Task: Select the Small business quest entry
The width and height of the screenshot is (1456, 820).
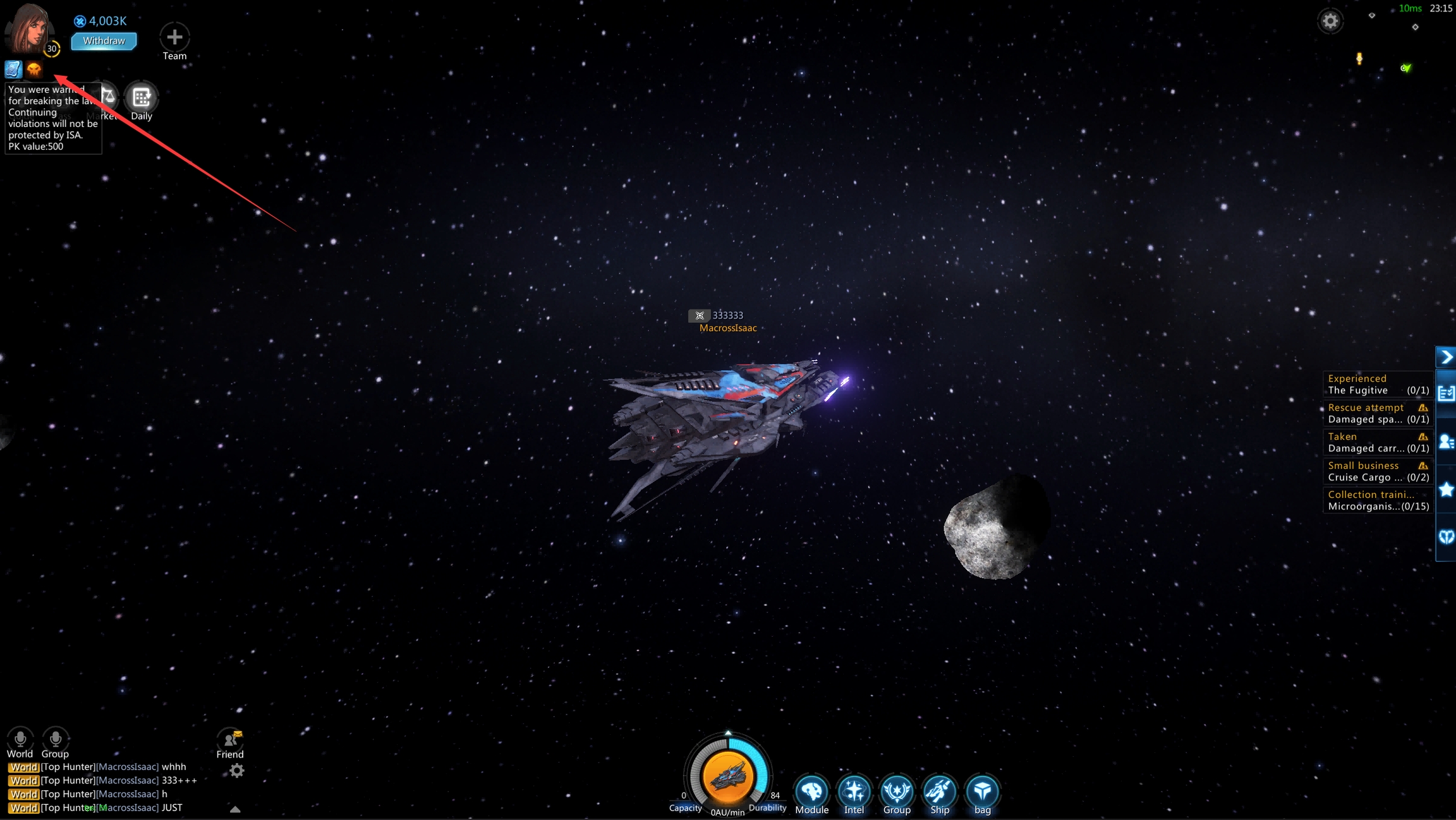Action: point(1378,471)
